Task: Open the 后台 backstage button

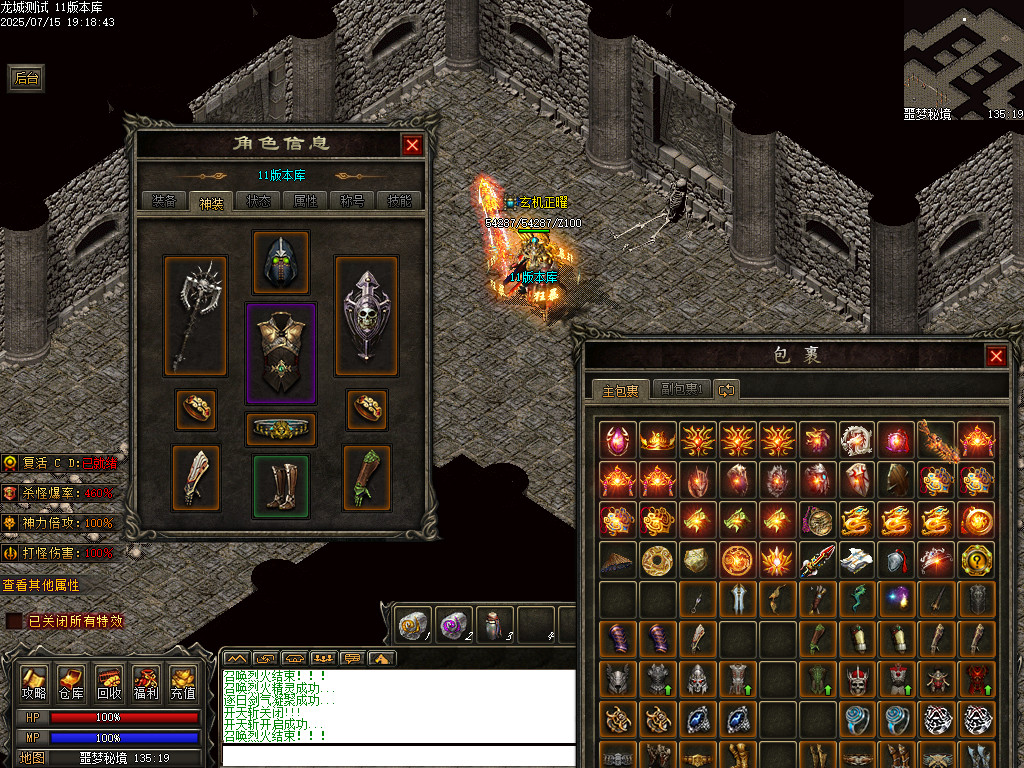Action: pos(26,79)
